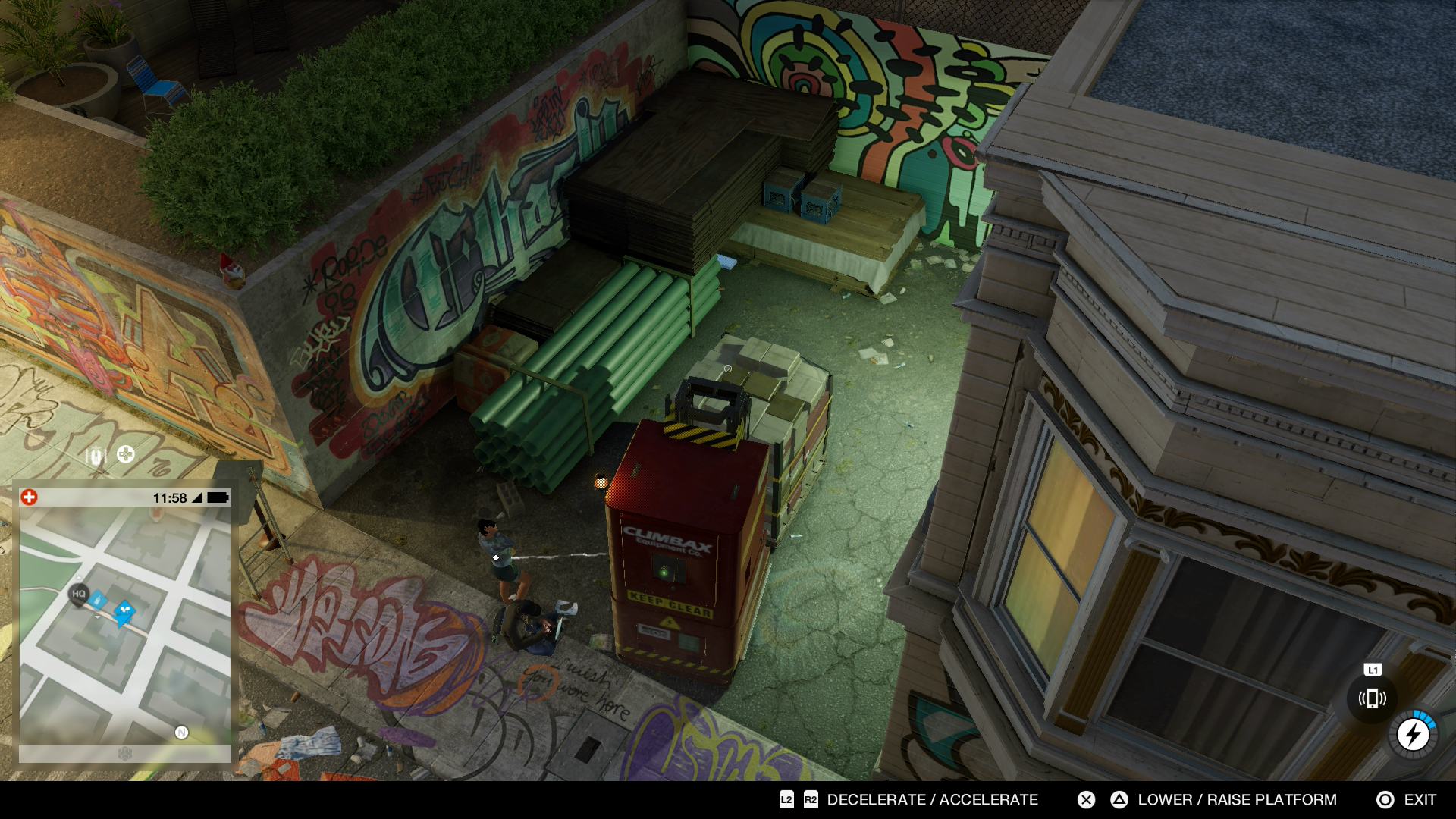
Task: Open the NetHack phone icon beside the L1 prompt
Action: tap(1373, 697)
